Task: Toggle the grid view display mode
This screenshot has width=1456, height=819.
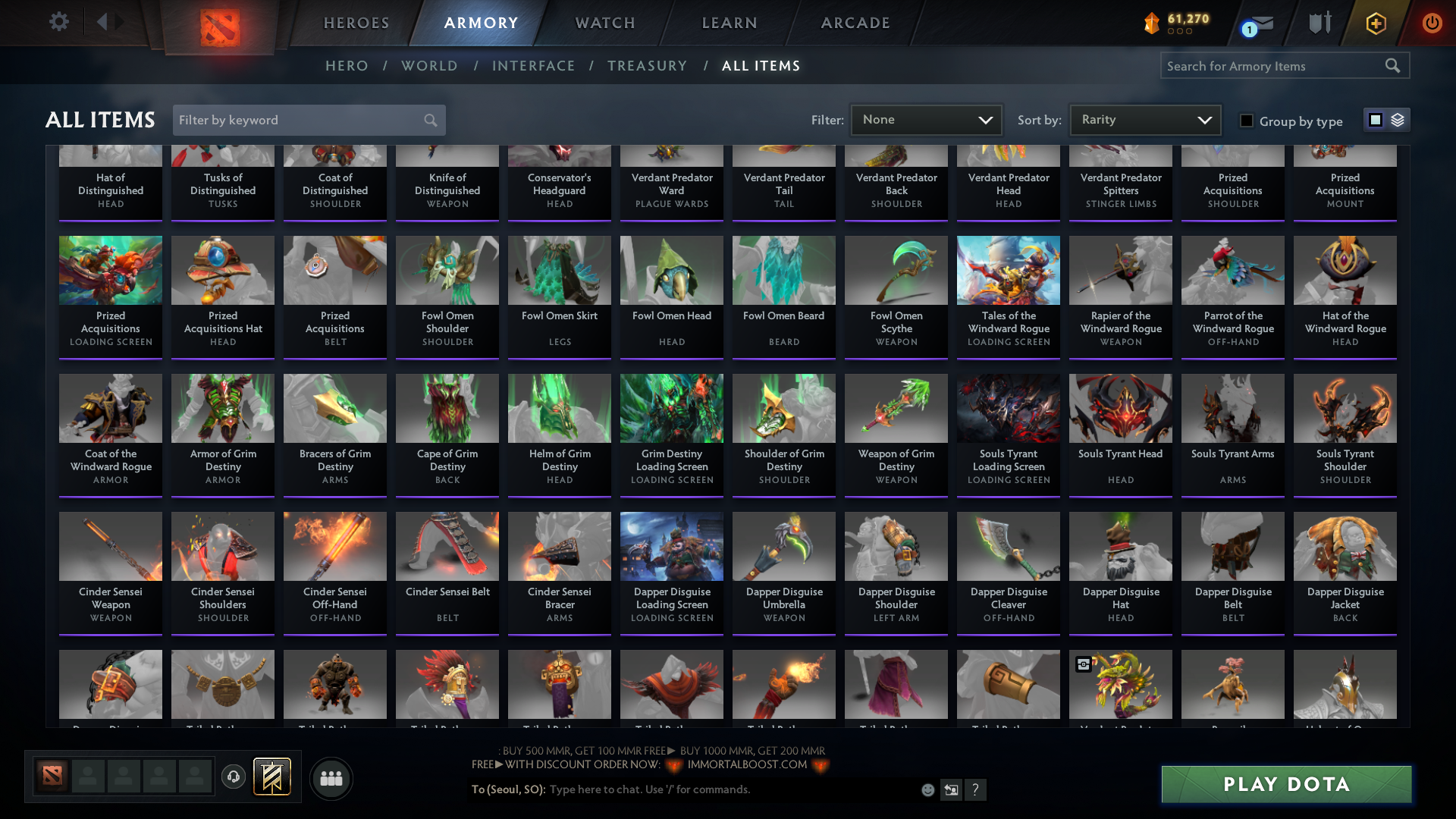Action: pyautogui.click(x=1375, y=119)
